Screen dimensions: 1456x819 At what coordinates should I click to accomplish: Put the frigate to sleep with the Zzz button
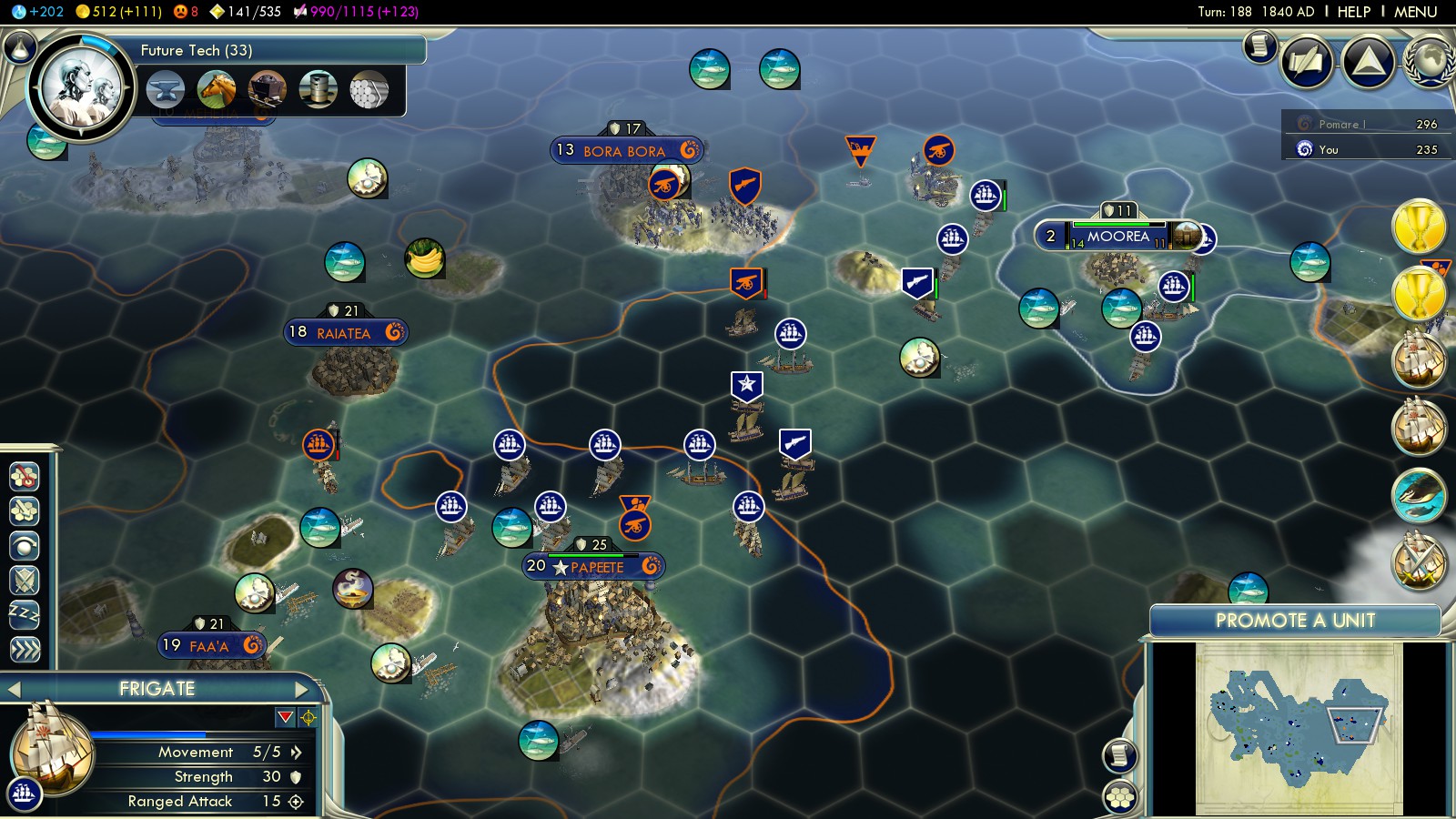25,614
